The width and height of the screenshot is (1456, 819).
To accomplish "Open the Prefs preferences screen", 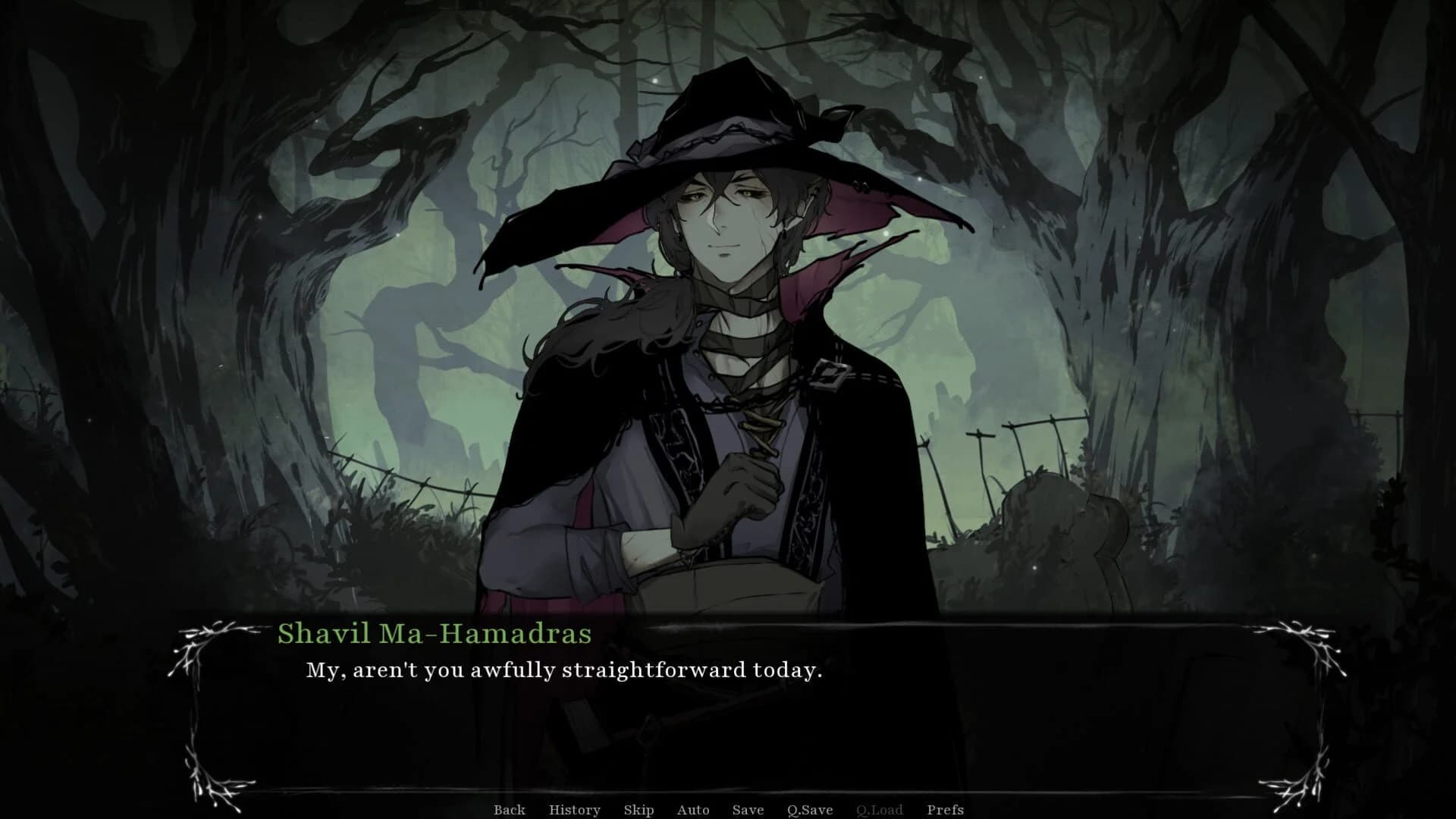I will click(946, 810).
